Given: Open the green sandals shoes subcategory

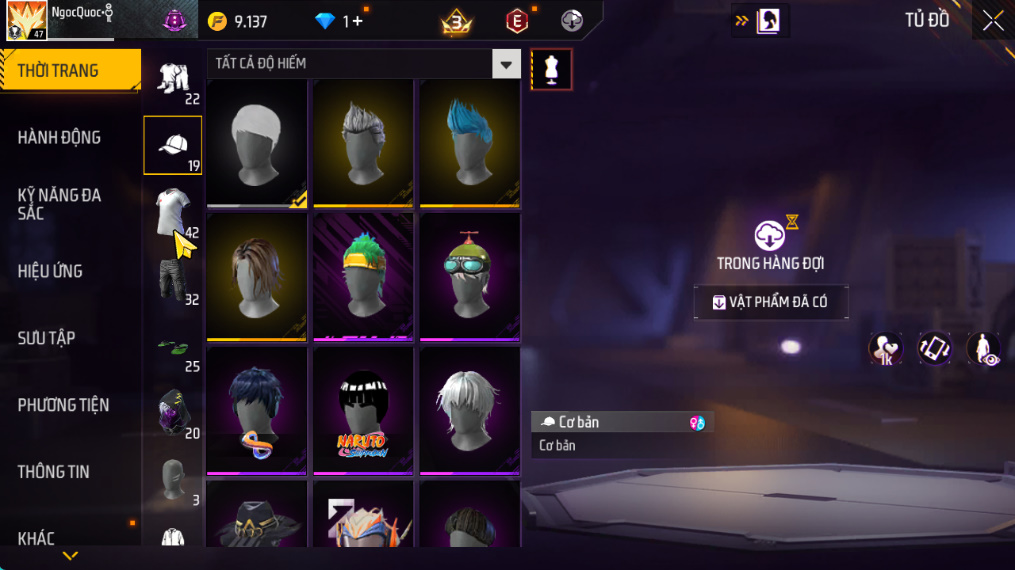Looking at the screenshot, I should pos(172,347).
